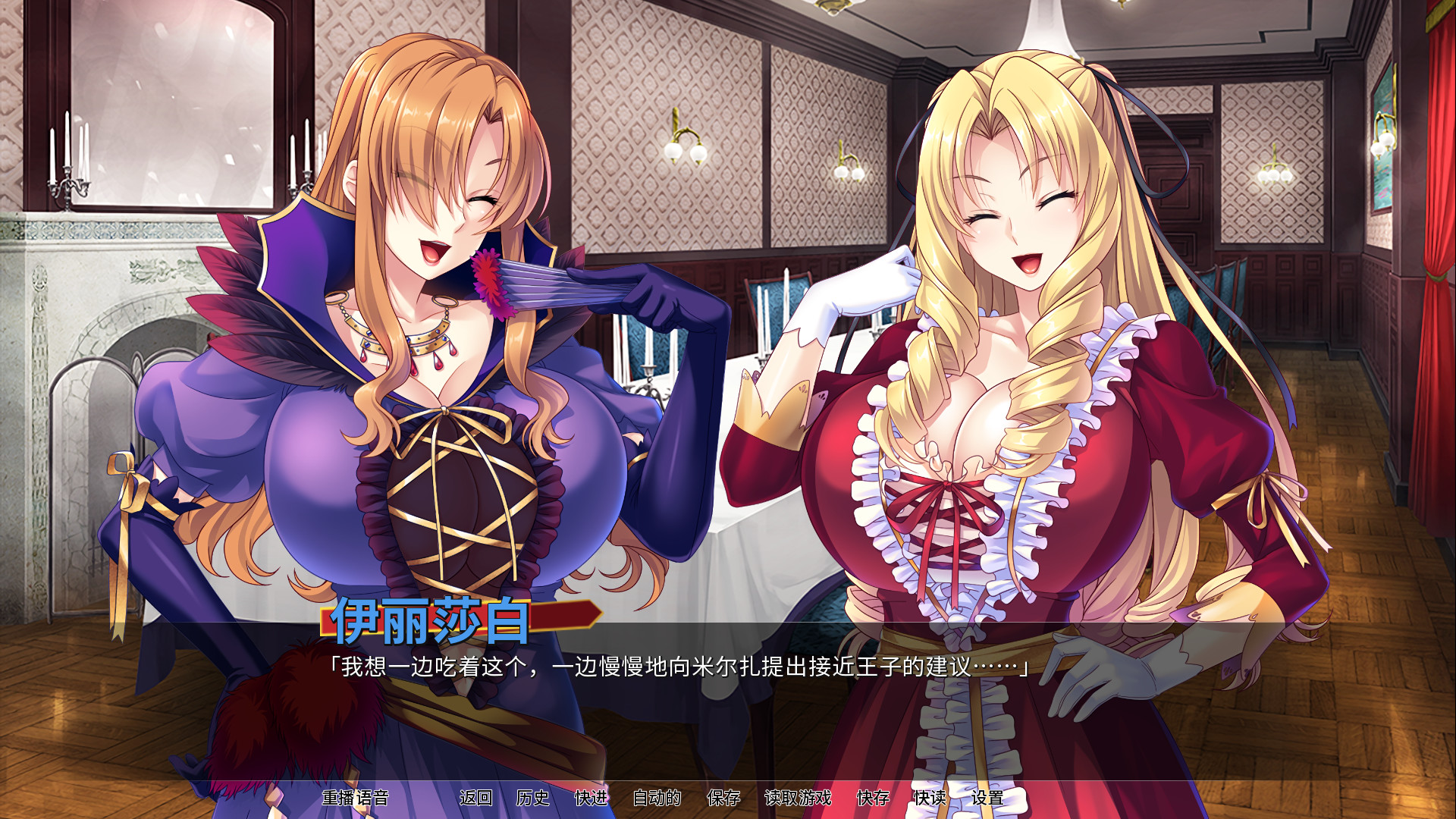Open the 历史 dialogue history
Screen dimensions: 1456x819
532,798
